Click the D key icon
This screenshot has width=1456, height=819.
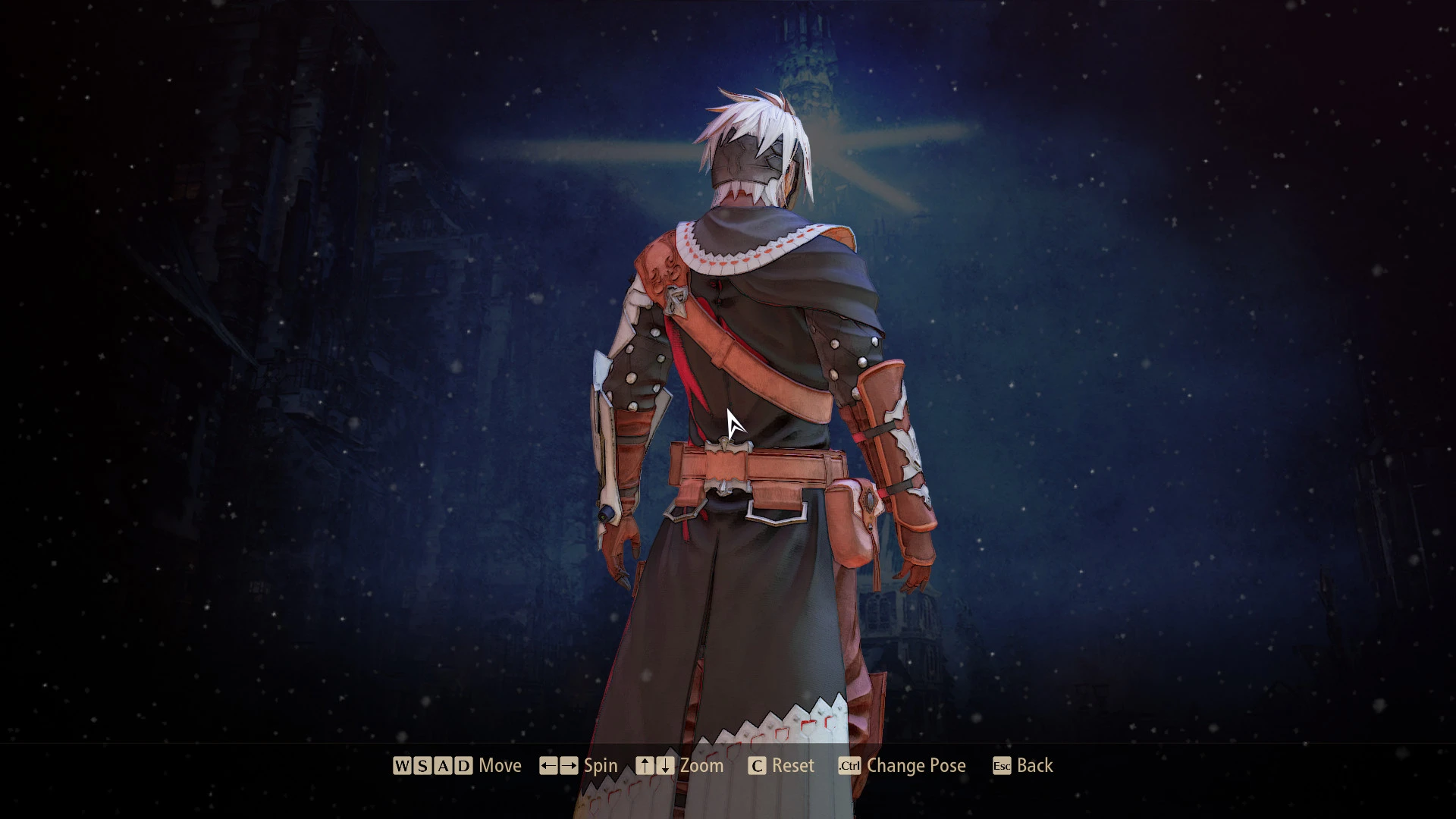click(463, 765)
